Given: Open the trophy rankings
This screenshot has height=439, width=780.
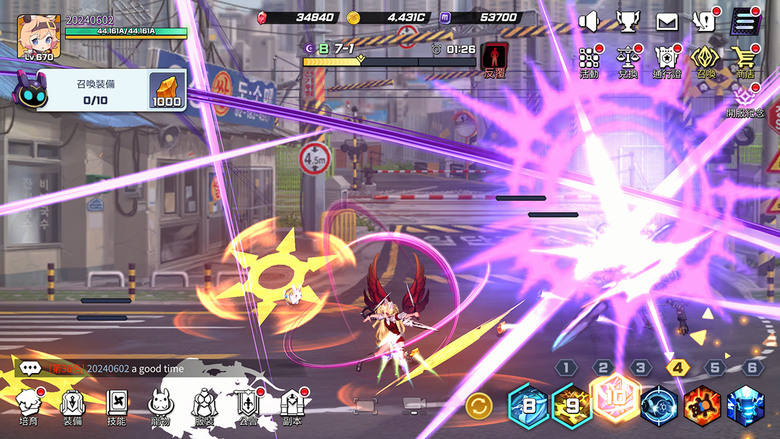Looking at the screenshot, I should [627, 20].
